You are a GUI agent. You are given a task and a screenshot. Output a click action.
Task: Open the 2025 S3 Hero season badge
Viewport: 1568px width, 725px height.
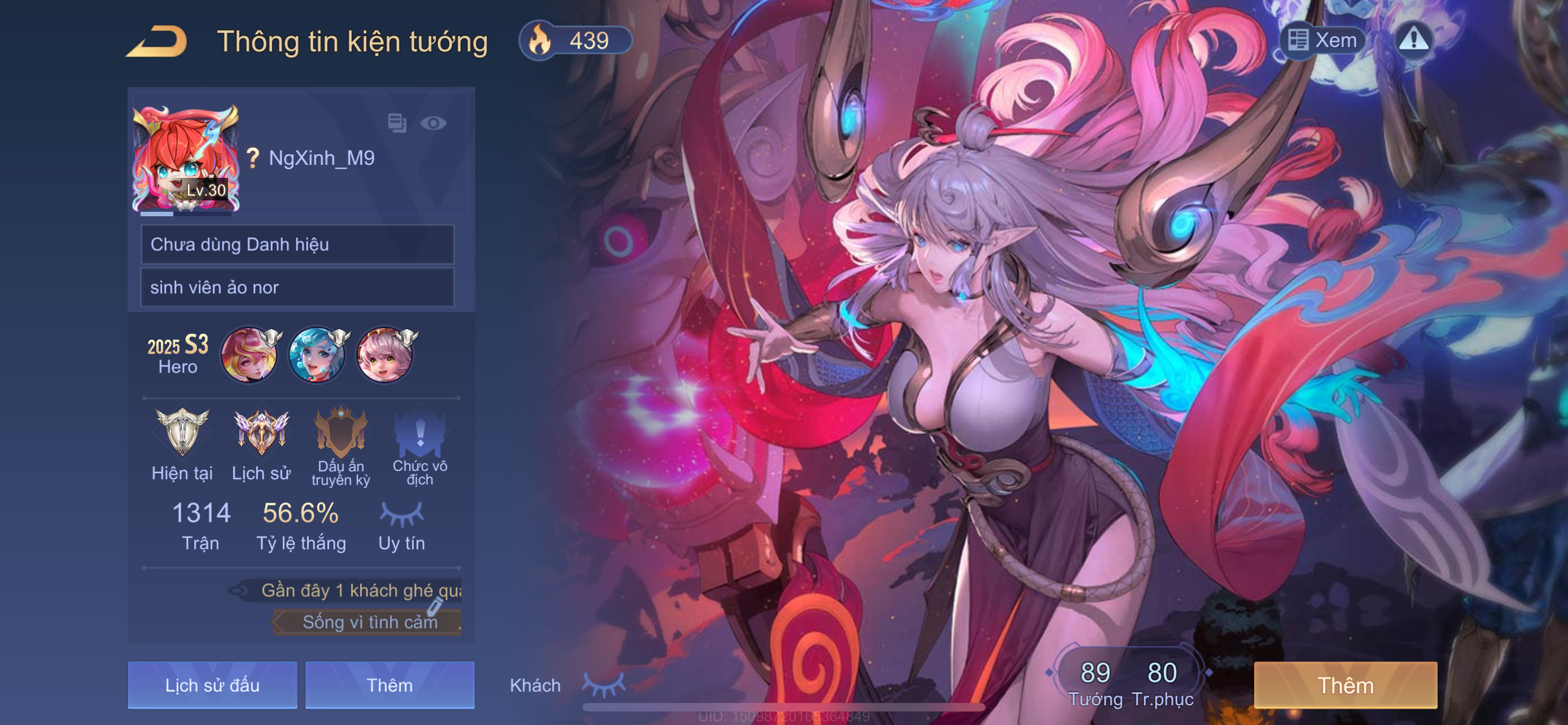pyautogui.click(x=178, y=353)
